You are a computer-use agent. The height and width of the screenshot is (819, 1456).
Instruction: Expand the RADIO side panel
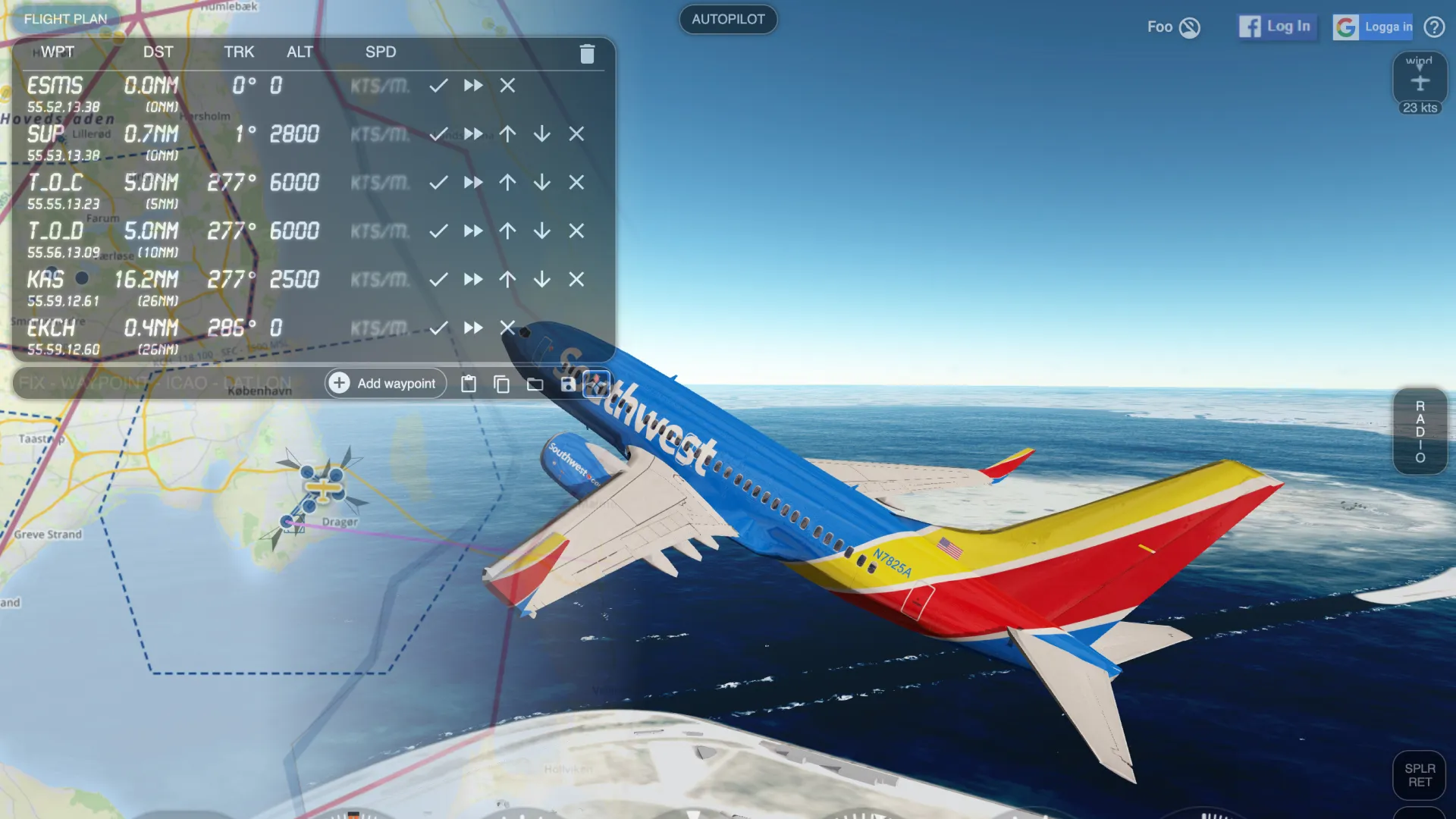pyautogui.click(x=1419, y=431)
